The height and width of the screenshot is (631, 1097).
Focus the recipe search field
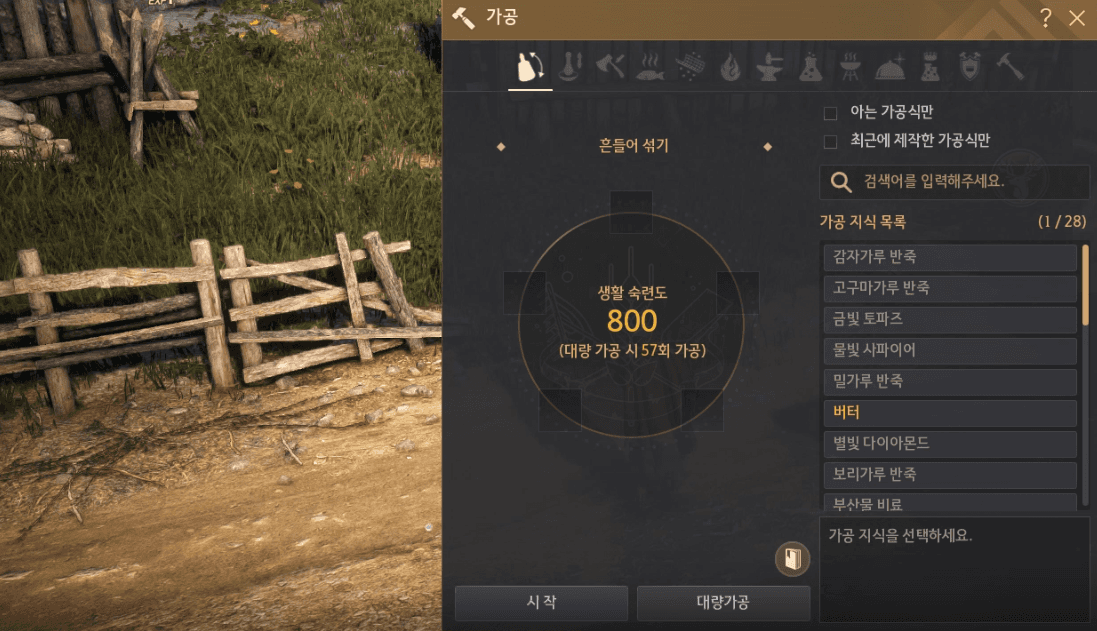coord(960,182)
